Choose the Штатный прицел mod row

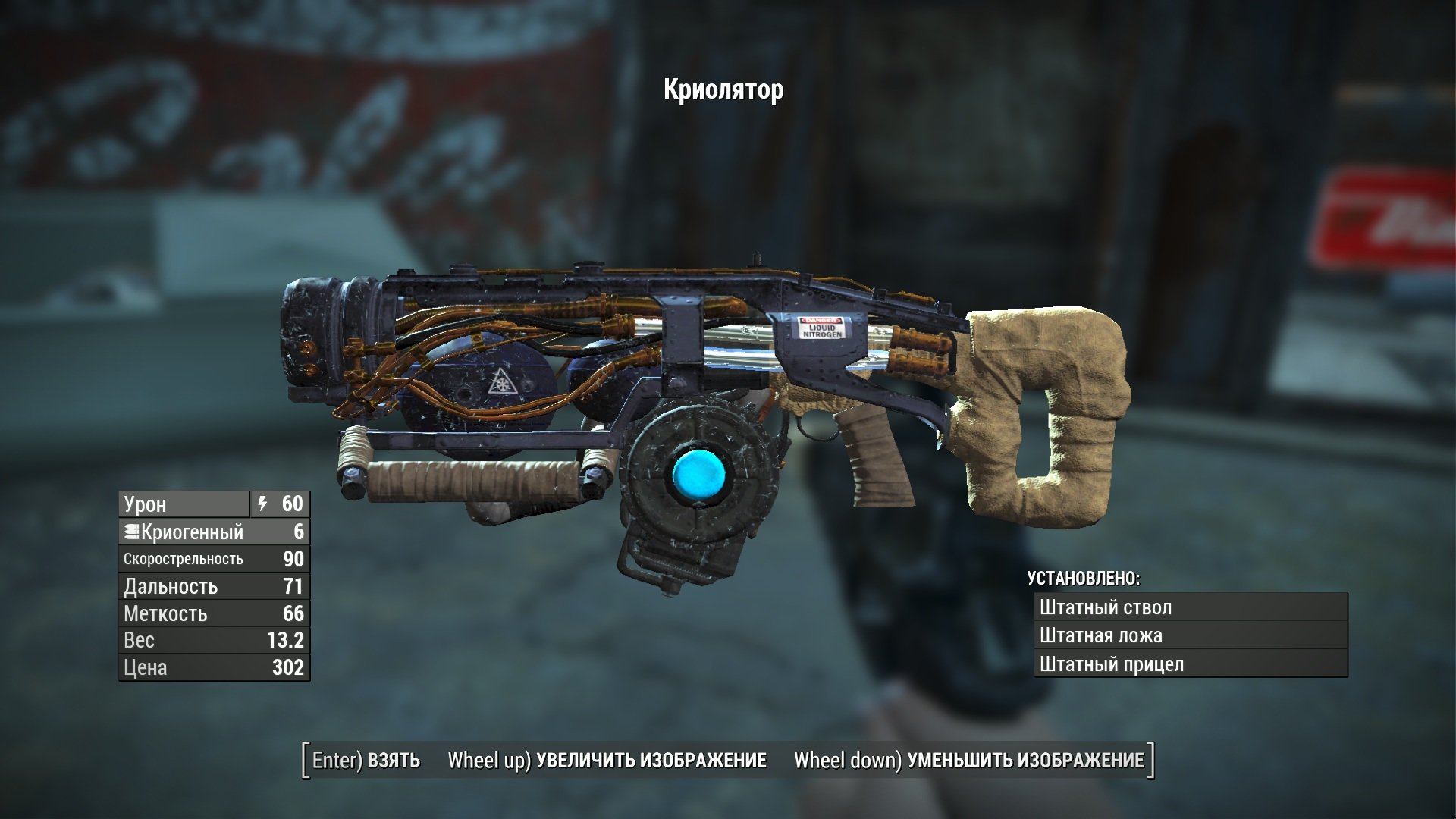click(x=1190, y=664)
